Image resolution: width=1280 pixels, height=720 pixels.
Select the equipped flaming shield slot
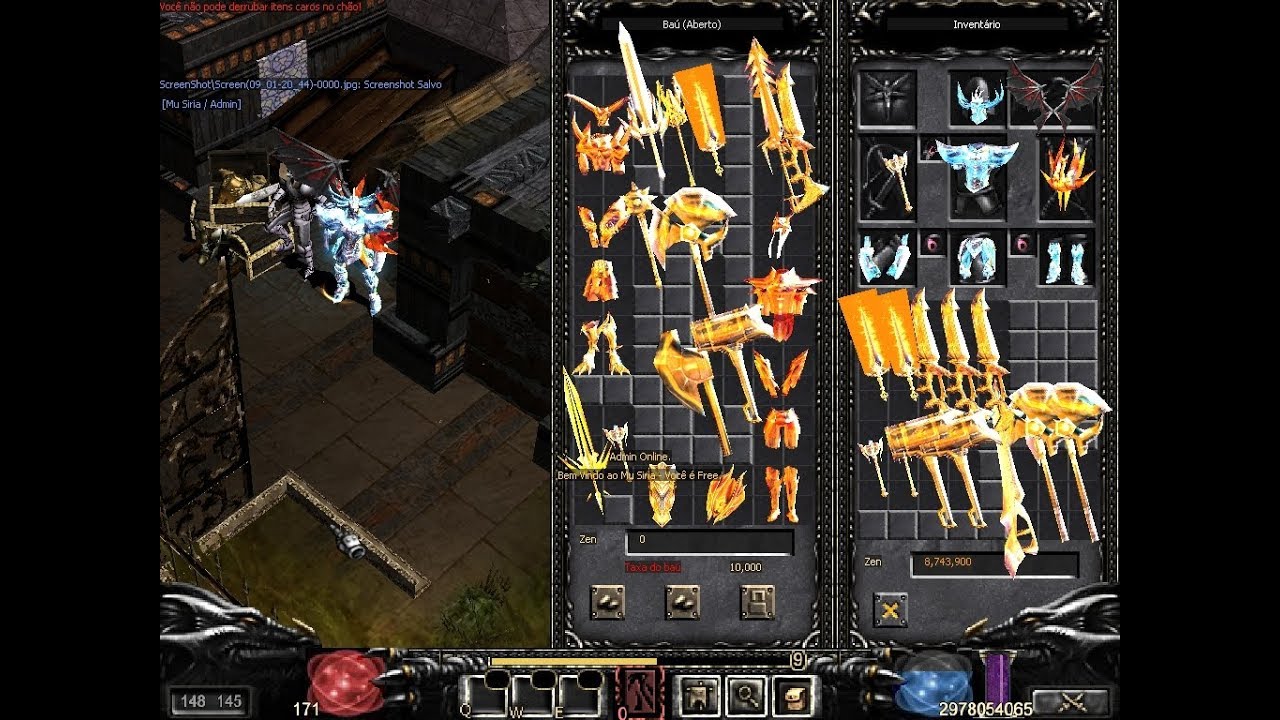pos(1066,176)
